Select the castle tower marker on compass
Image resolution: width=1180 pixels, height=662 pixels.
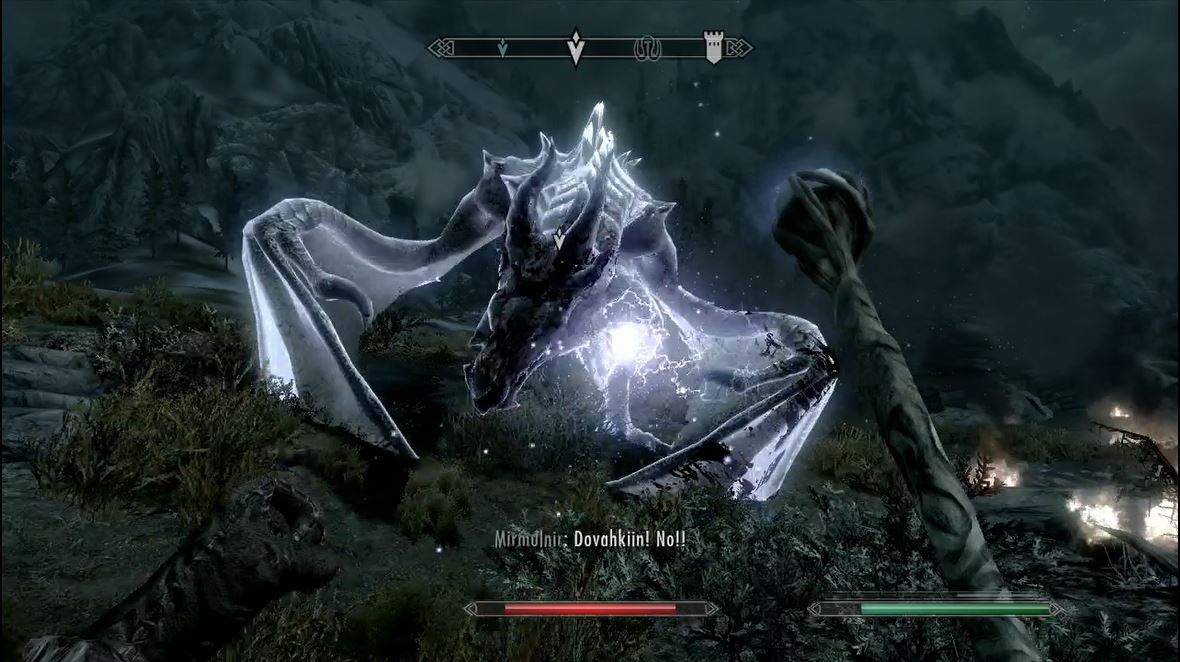pos(713,47)
